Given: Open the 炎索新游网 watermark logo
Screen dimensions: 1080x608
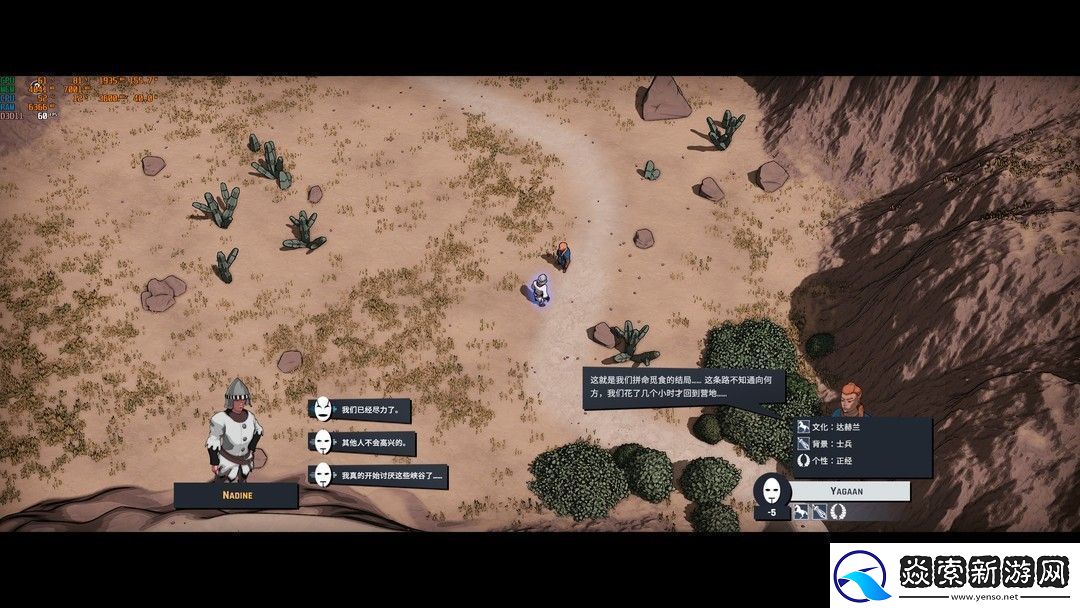Looking at the screenshot, I should pos(954,576).
